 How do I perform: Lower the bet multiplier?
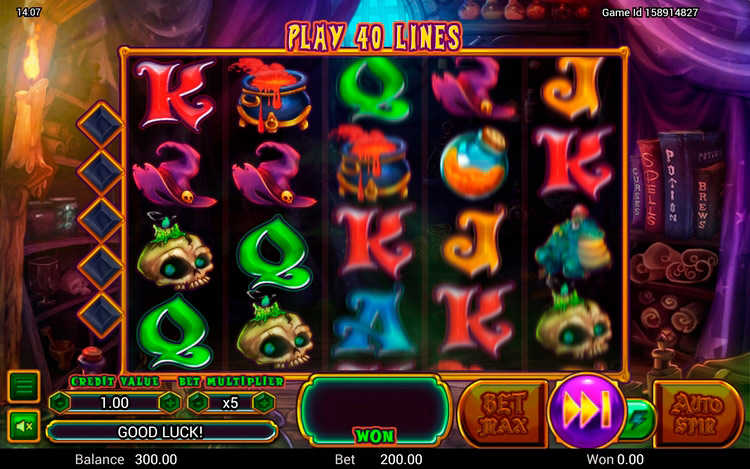tap(197, 402)
